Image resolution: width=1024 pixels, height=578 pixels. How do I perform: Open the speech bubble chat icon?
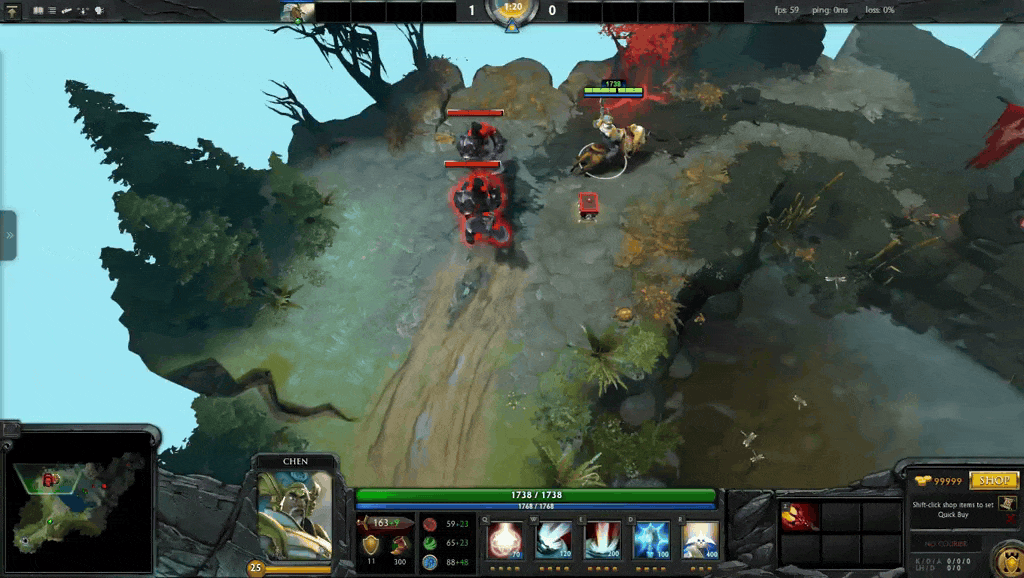[x=100, y=11]
